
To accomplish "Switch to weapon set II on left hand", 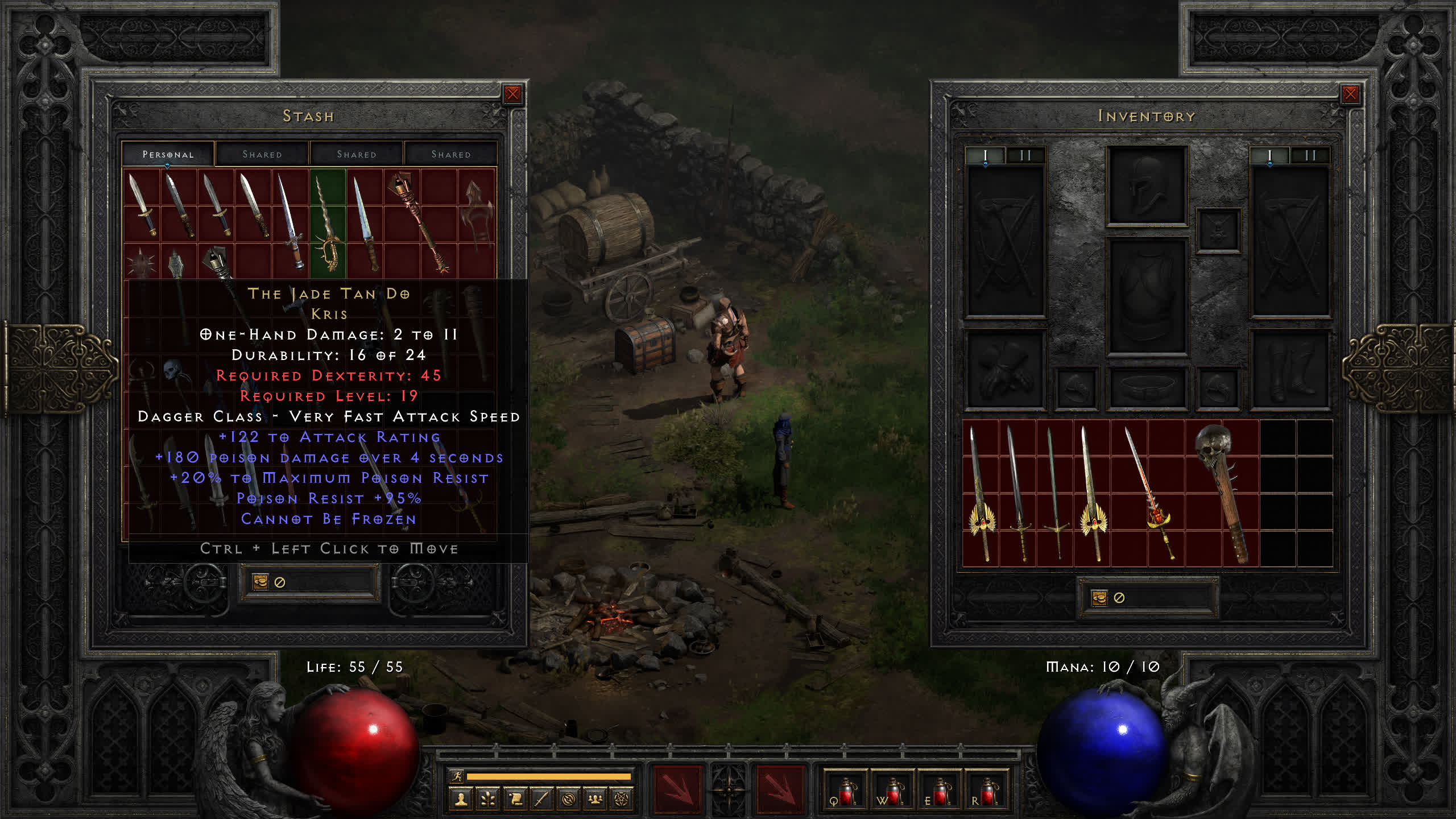I will 1025,155.
